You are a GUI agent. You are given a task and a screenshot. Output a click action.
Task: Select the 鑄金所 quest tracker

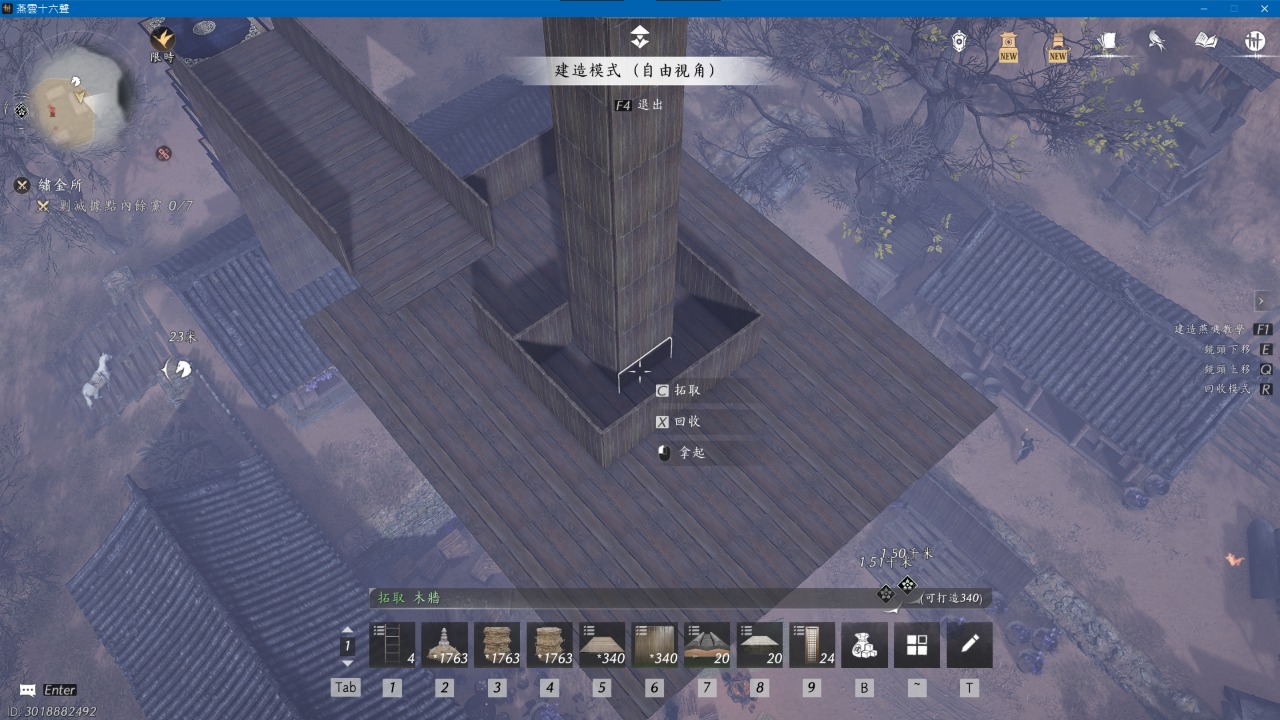click(x=60, y=185)
